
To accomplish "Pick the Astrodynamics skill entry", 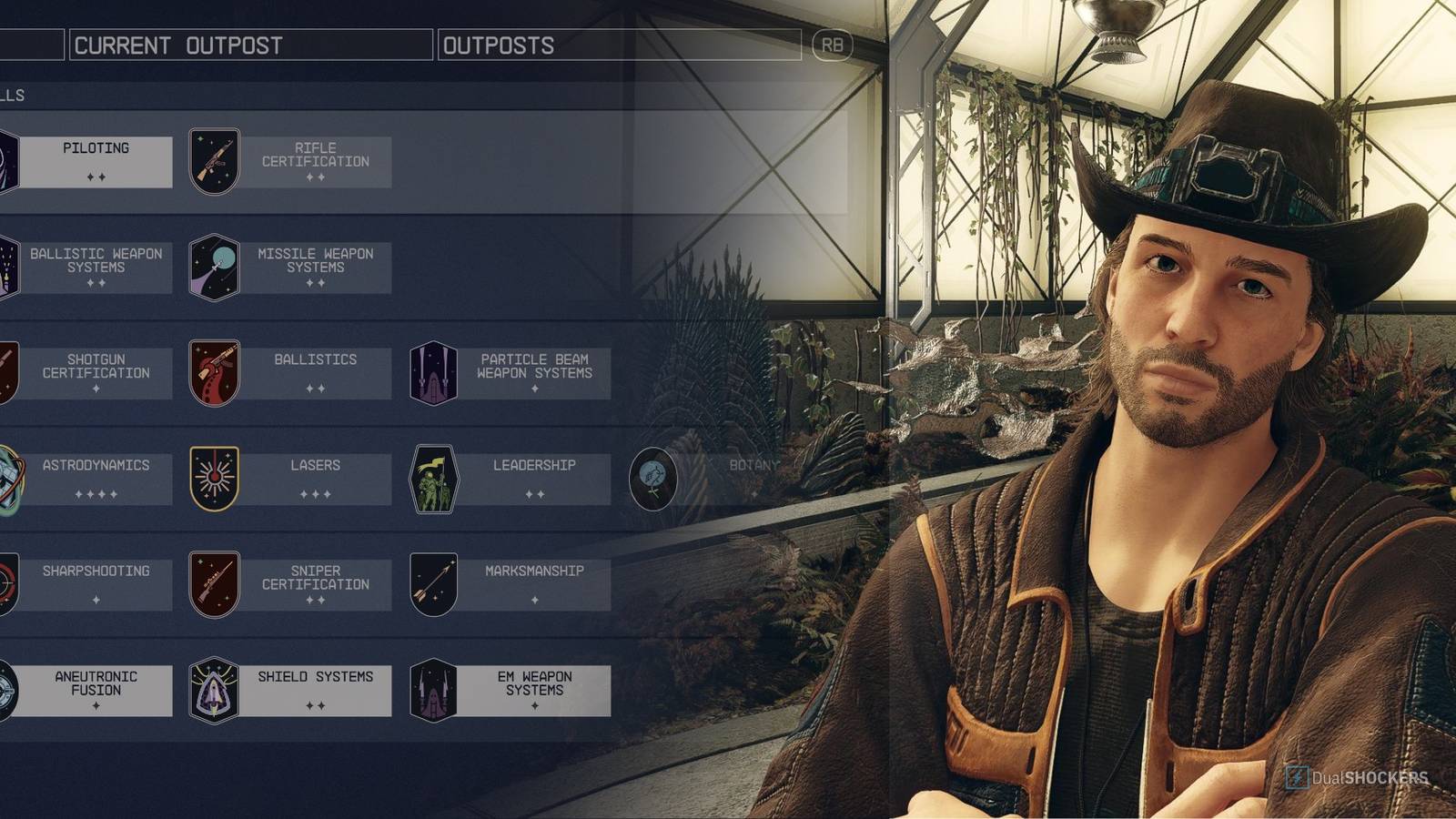I will (96, 479).
